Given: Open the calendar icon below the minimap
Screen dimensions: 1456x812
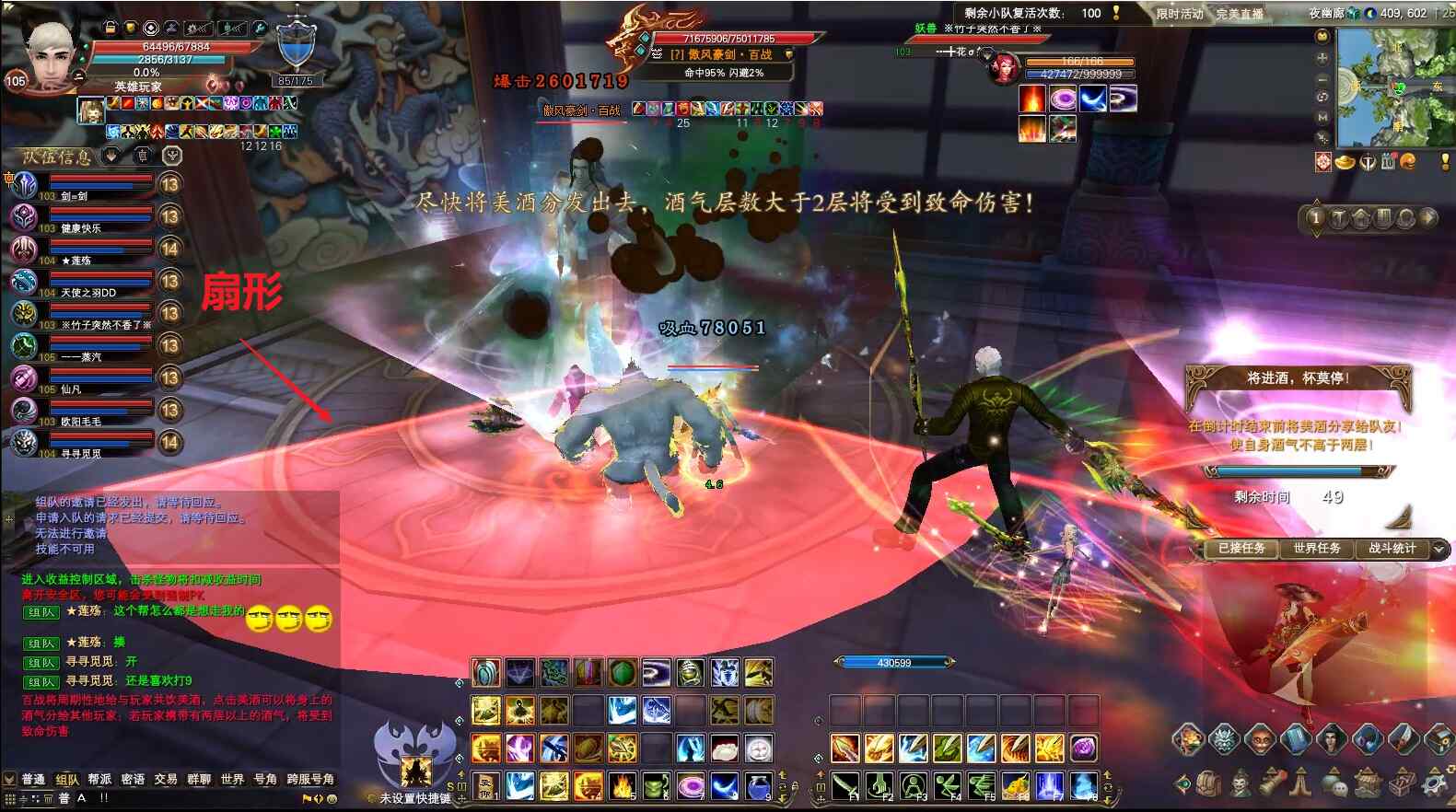Looking at the screenshot, I should (1389, 163).
